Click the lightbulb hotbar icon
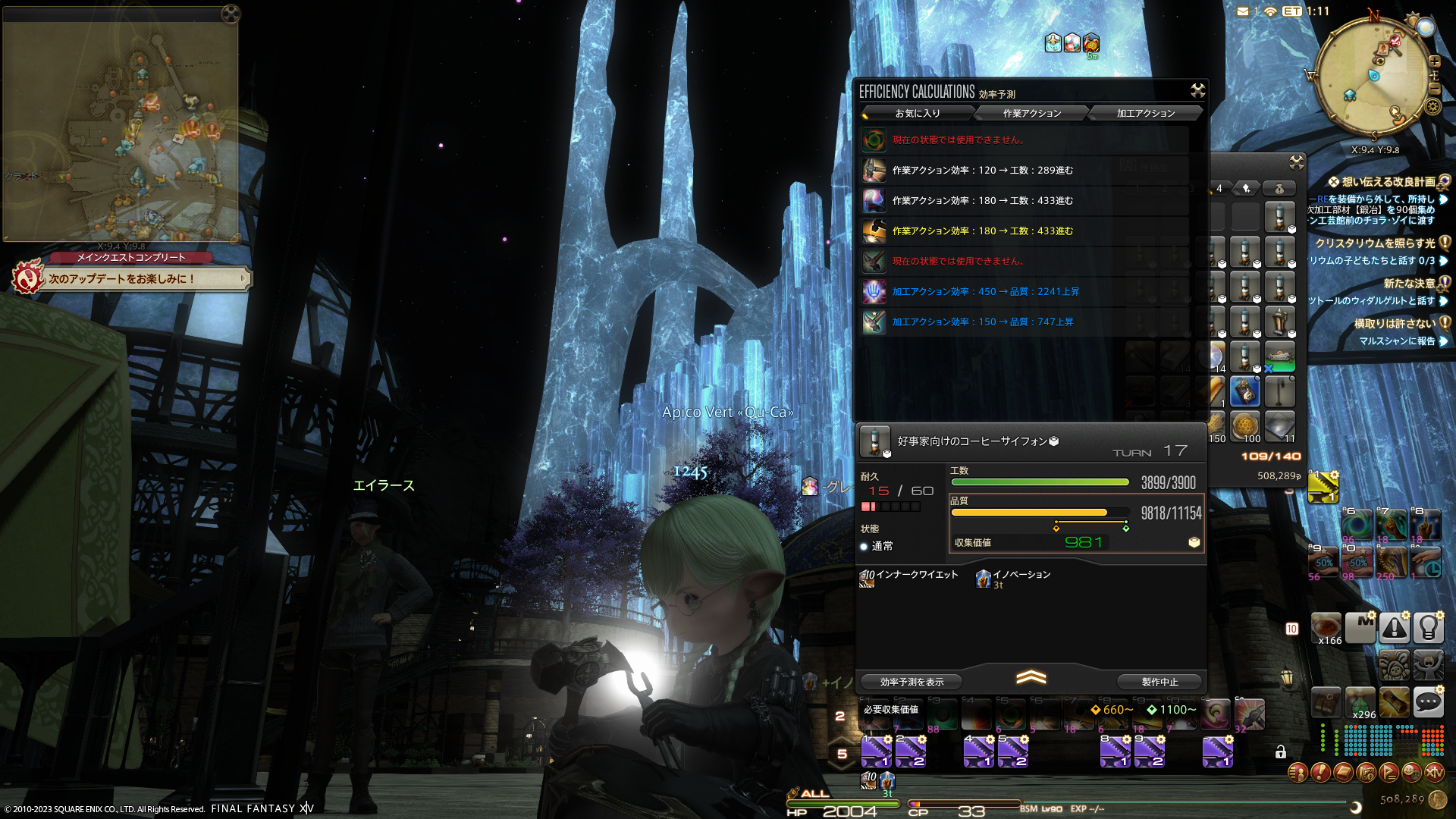The height and width of the screenshot is (819, 1456). click(1428, 628)
